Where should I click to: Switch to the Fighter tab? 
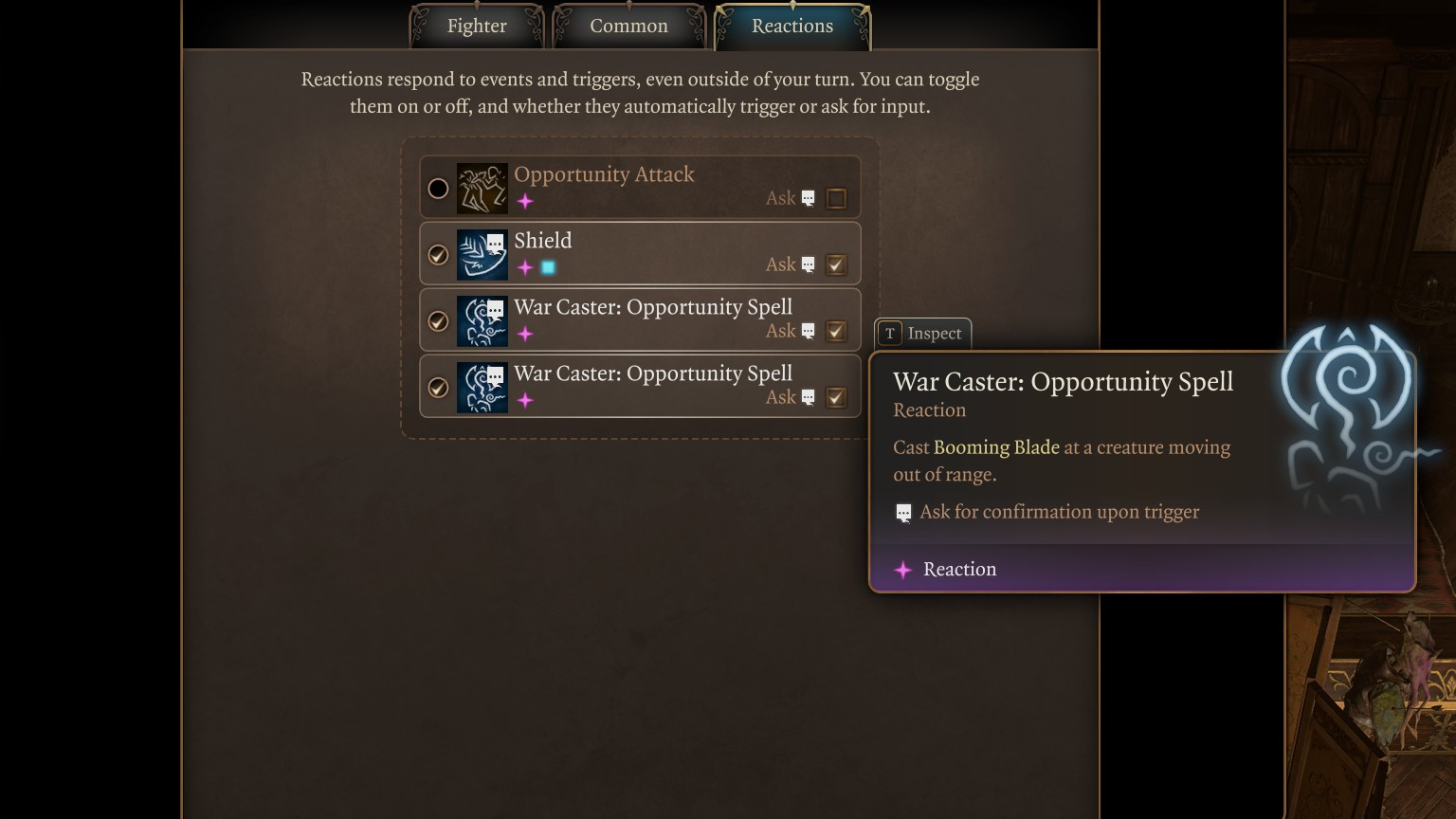(x=477, y=26)
